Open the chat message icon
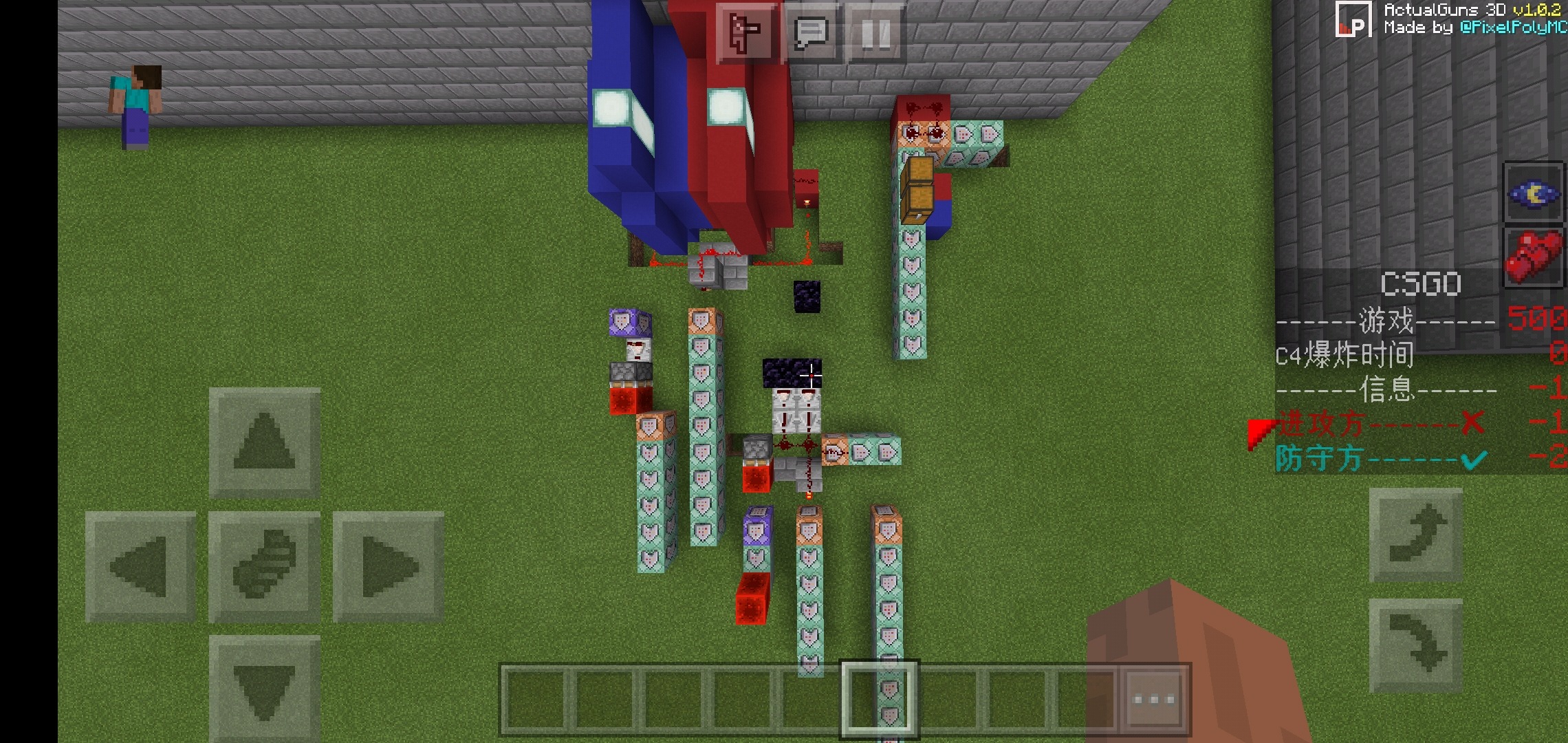1568x743 pixels. tap(812, 32)
